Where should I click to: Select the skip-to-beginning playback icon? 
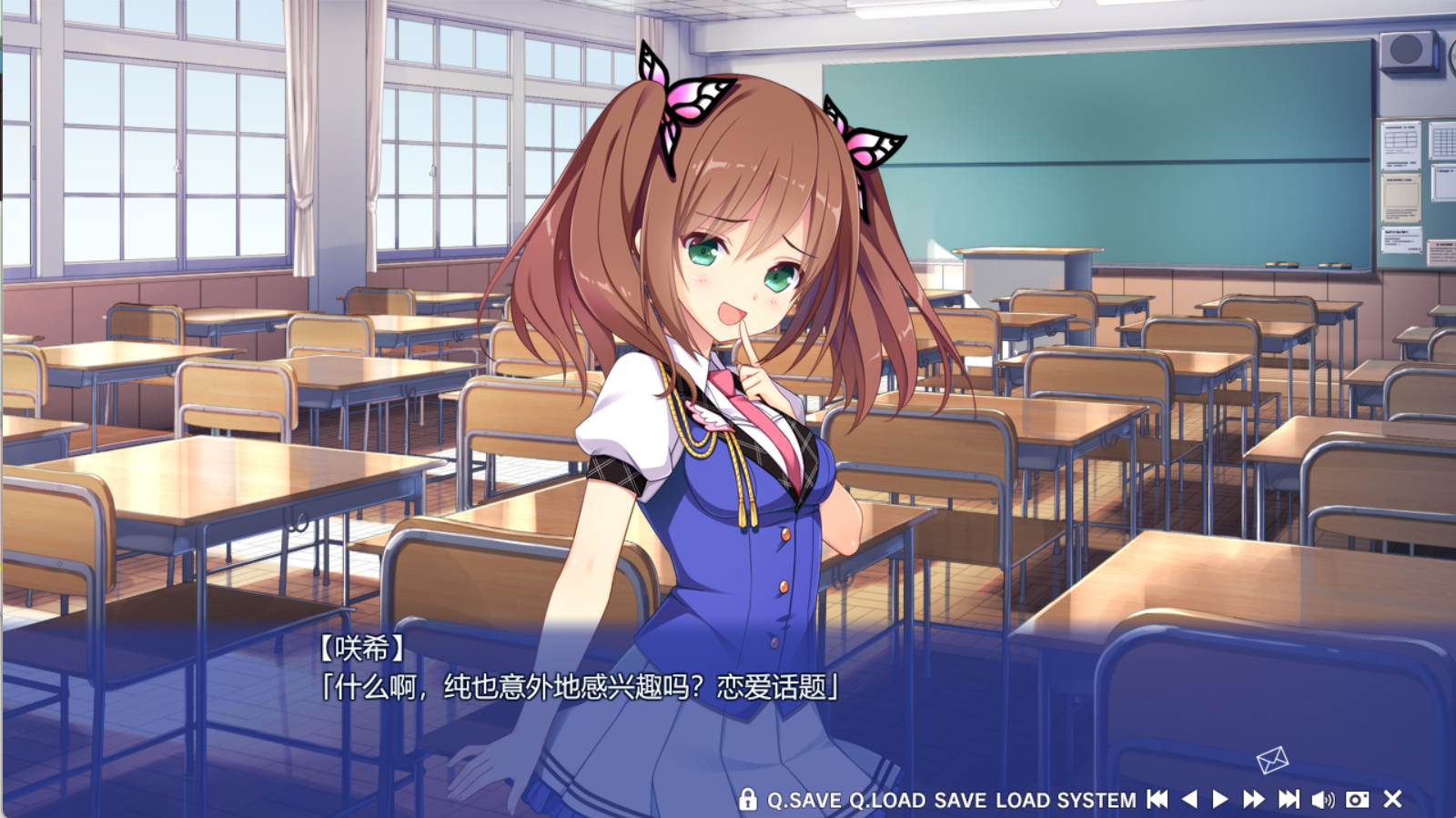pos(1157,801)
